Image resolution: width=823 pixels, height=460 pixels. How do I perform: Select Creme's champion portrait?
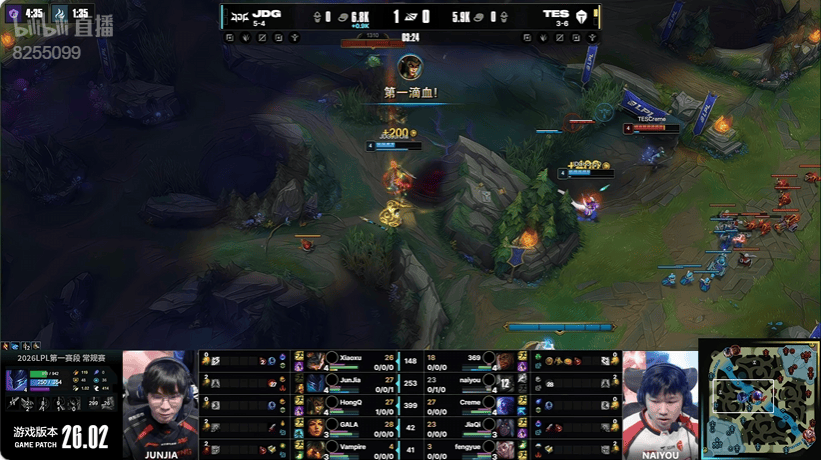click(505, 403)
